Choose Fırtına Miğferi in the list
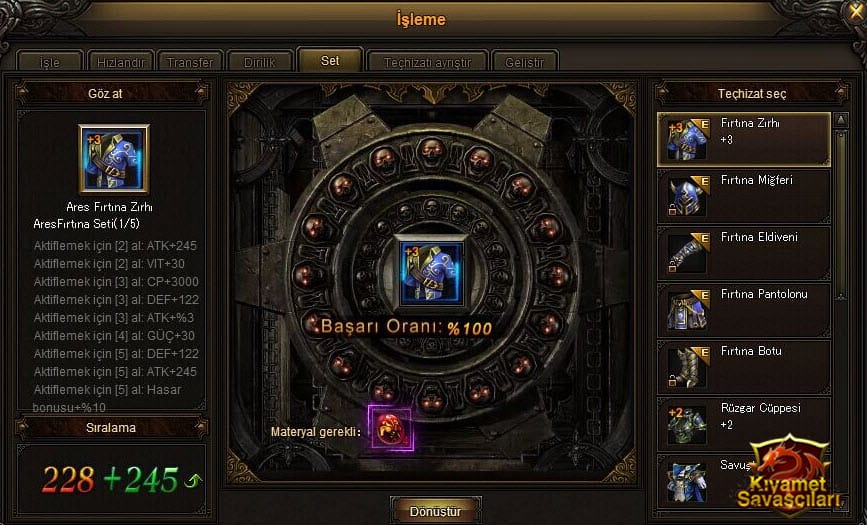This screenshot has width=867, height=525. (744, 195)
